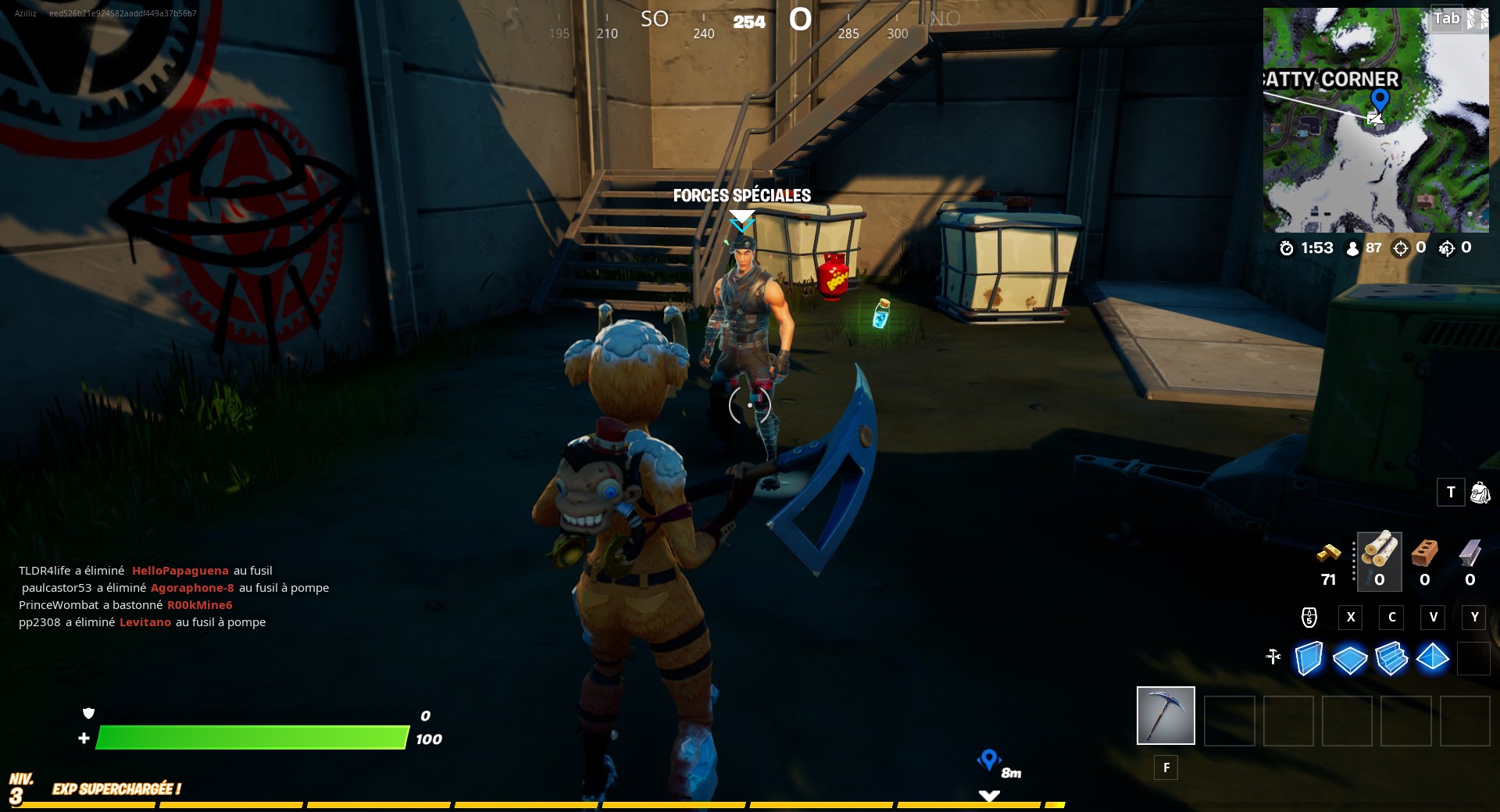The height and width of the screenshot is (812, 1500).
Task: Click the match timer stopwatch icon
Action: pos(1287,248)
